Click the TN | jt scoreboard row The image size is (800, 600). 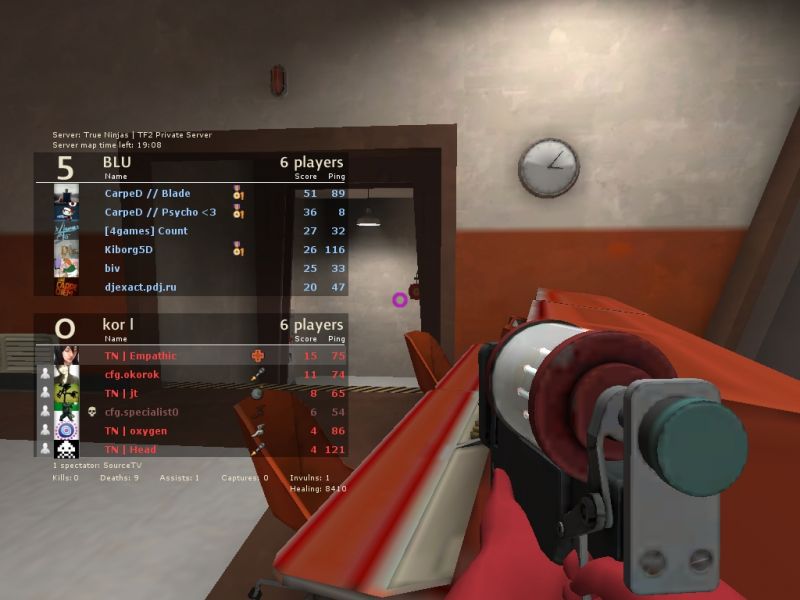point(121,393)
